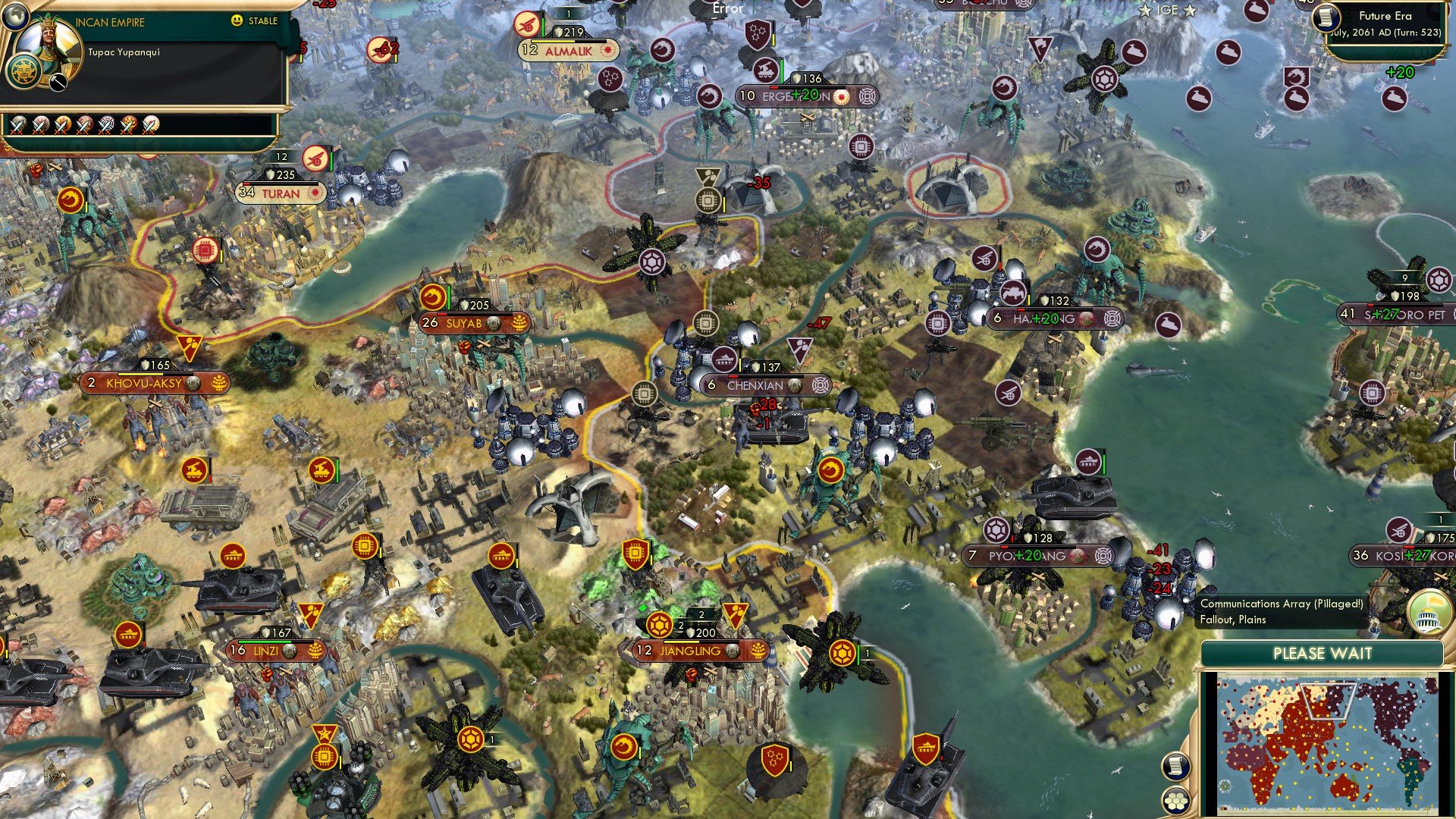The image size is (1456, 819).
Task: Toggle strategic view with the globe icon top-left
Action: click(x=16, y=17)
